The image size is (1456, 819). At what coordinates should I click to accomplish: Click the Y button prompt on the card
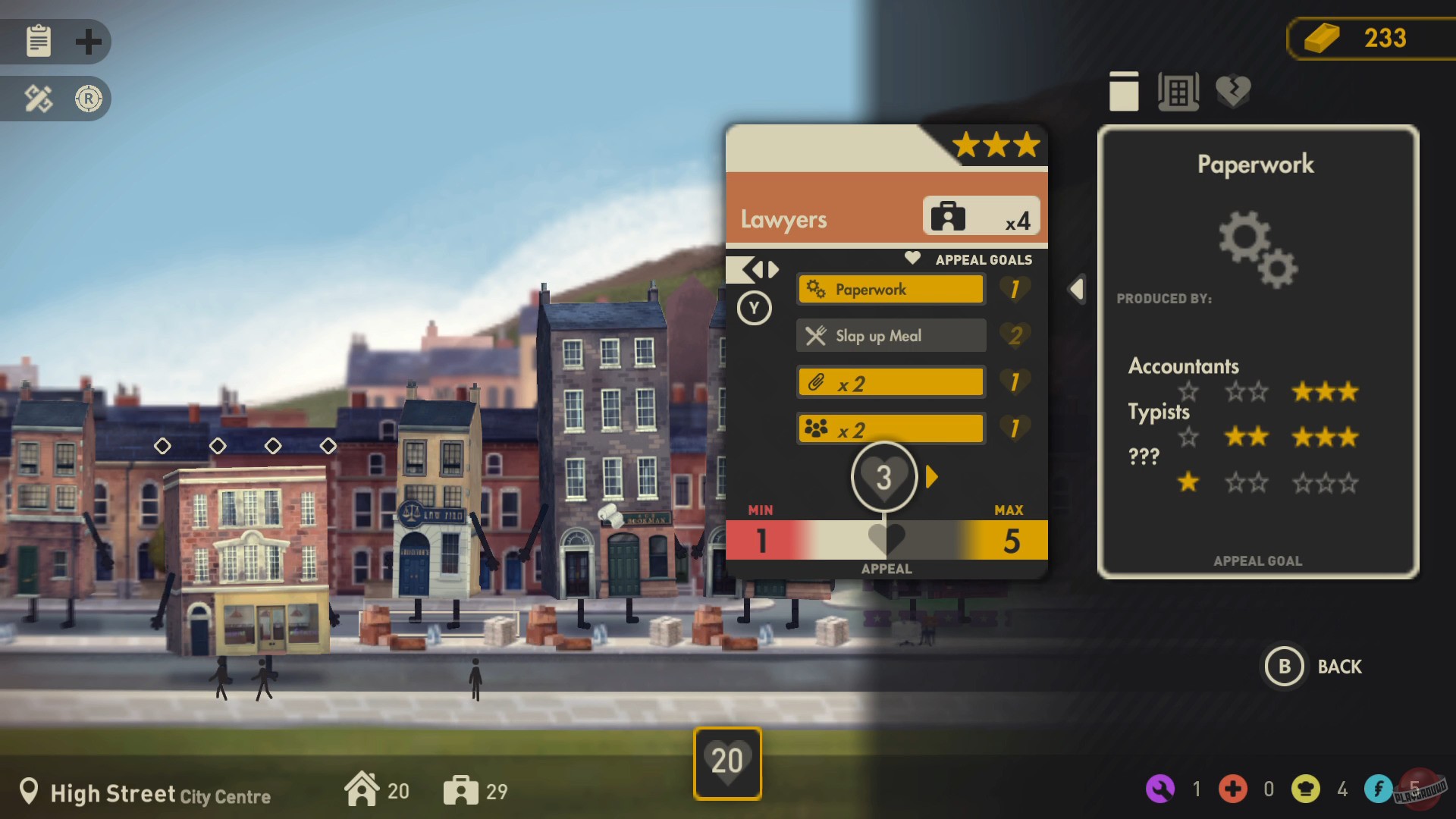(x=754, y=309)
